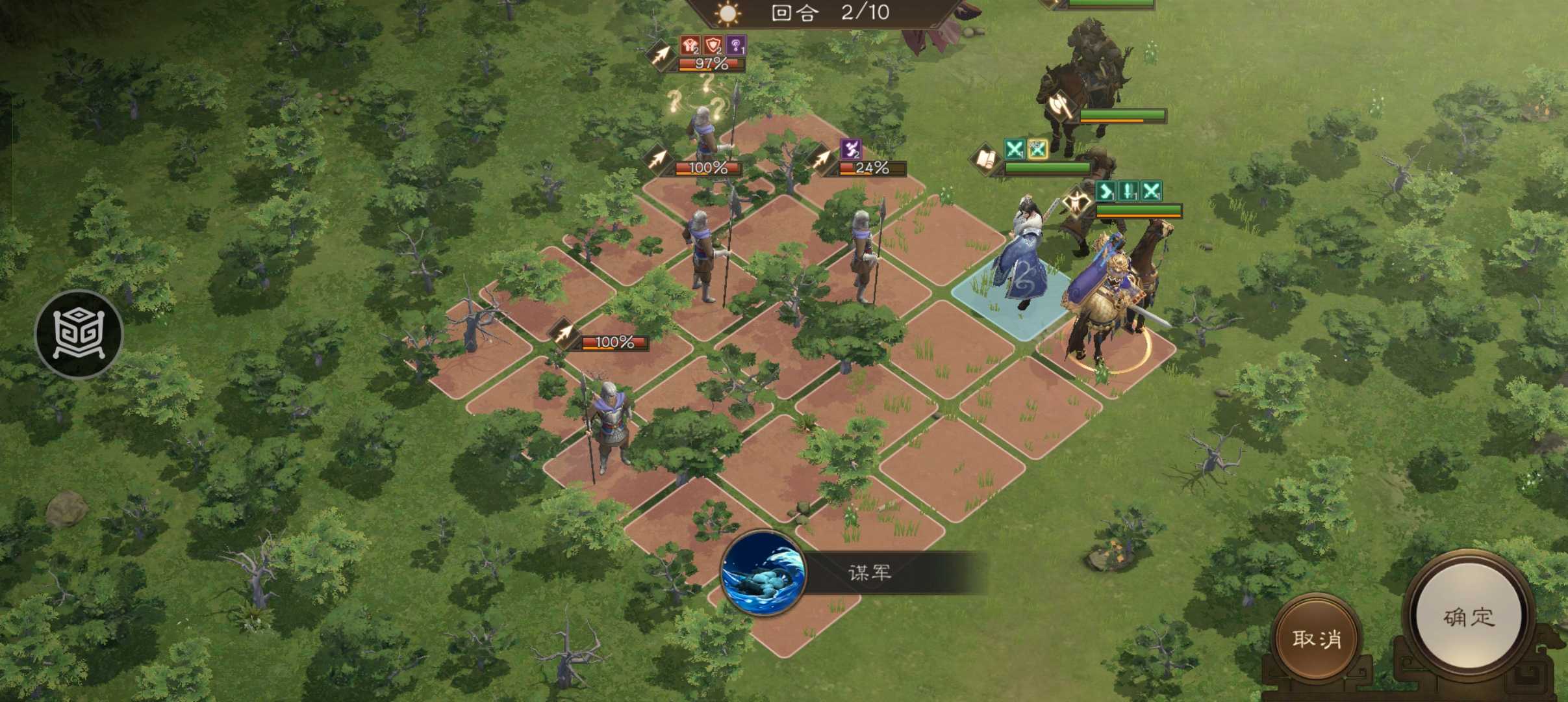Cancel the action with 取消 button
Image resolution: width=1568 pixels, height=702 pixels.
coord(1316,639)
